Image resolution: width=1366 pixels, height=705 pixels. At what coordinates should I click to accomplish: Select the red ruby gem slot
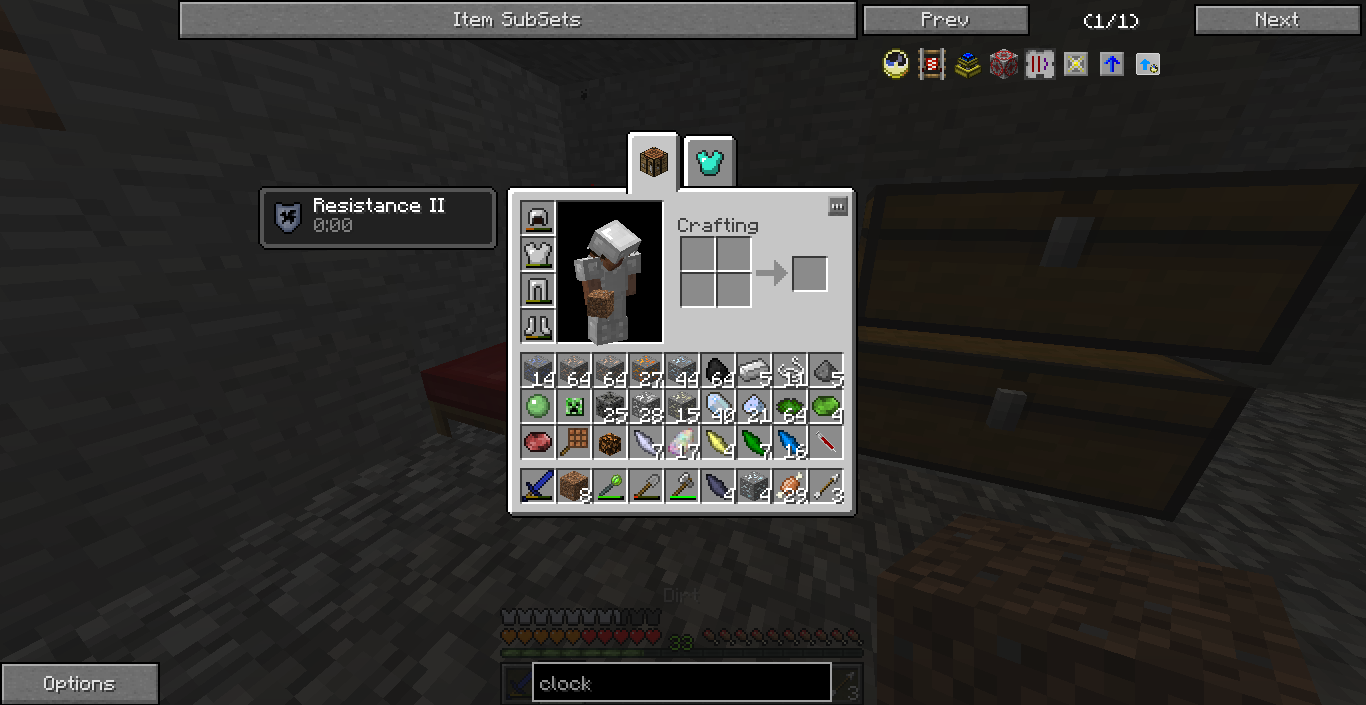point(538,442)
